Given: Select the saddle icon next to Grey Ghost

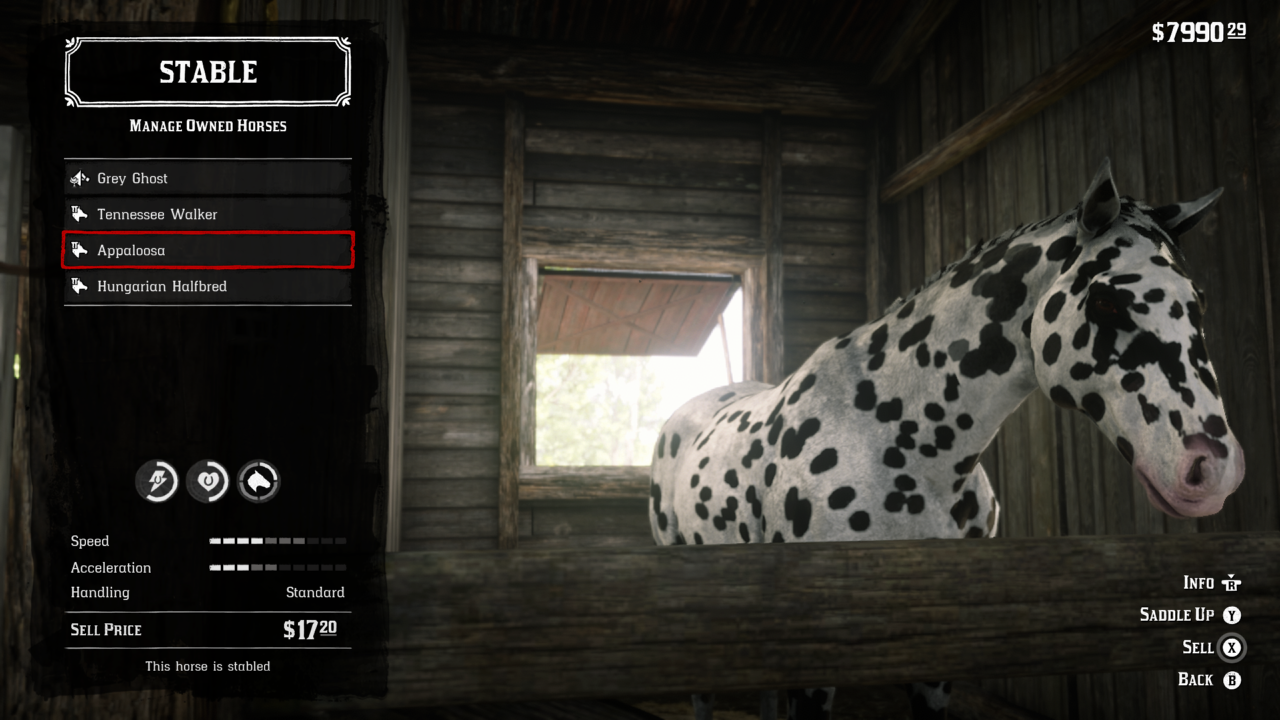Looking at the screenshot, I should click(78, 178).
